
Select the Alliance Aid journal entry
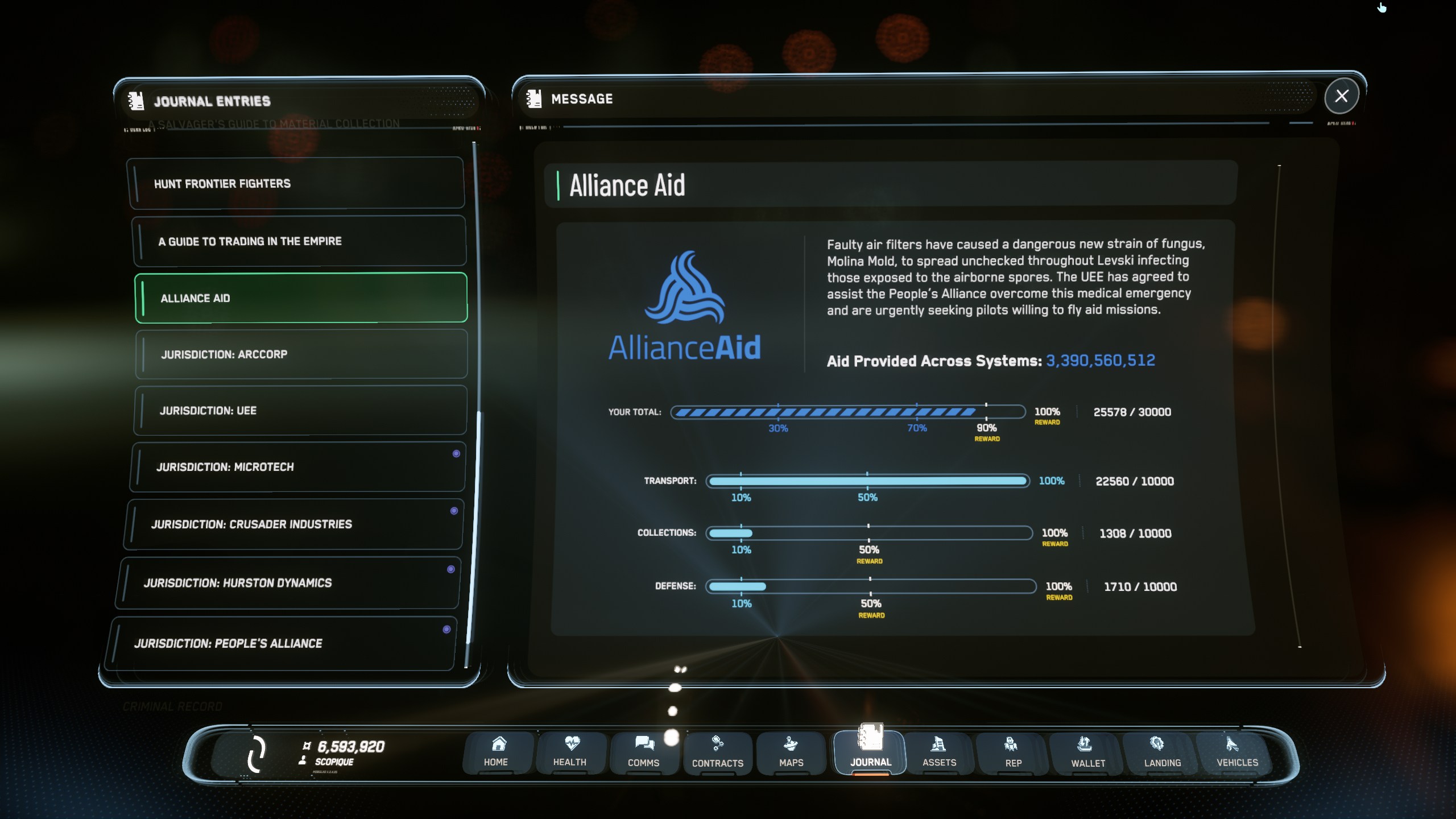click(x=301, y=298)
